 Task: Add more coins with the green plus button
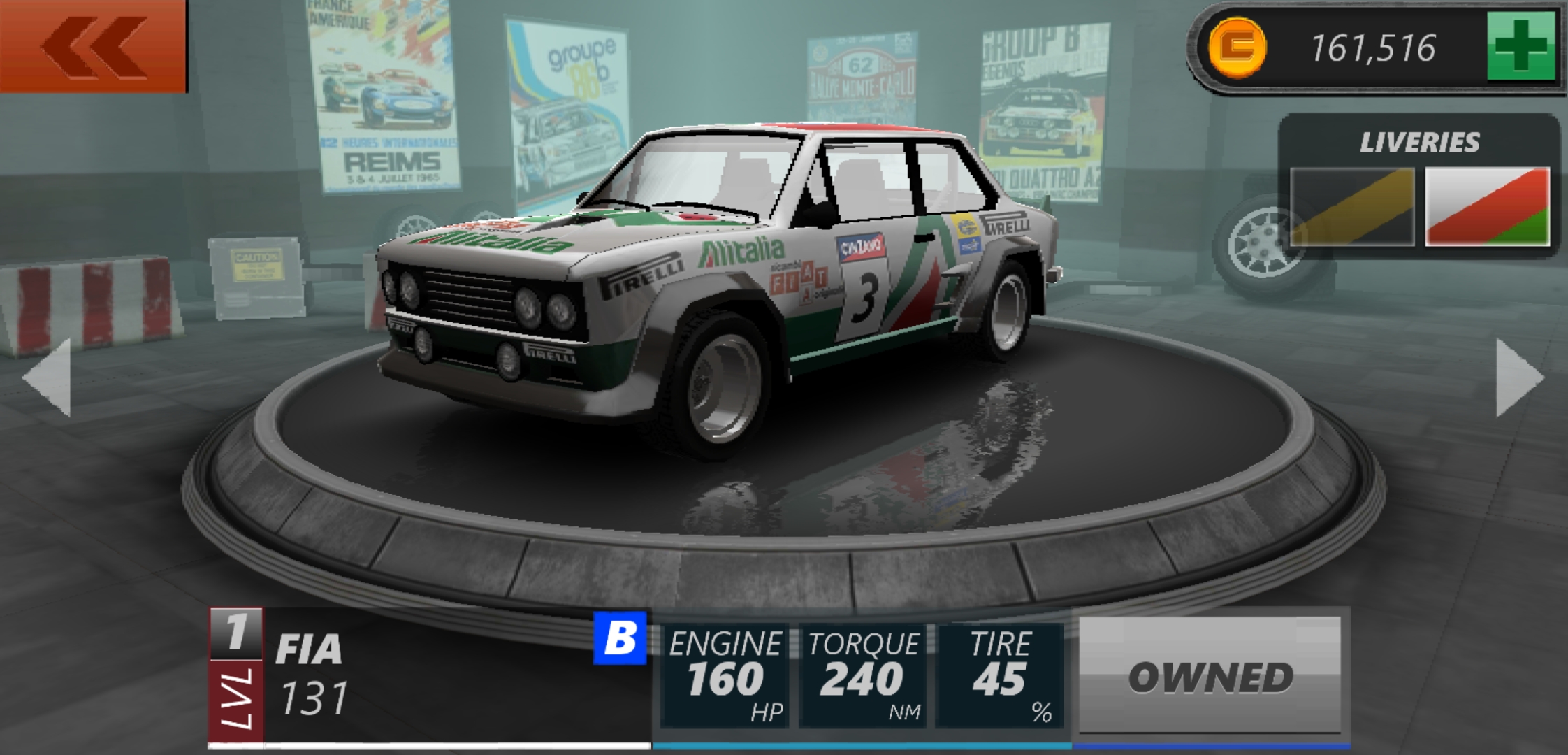tap(1521, 47)
